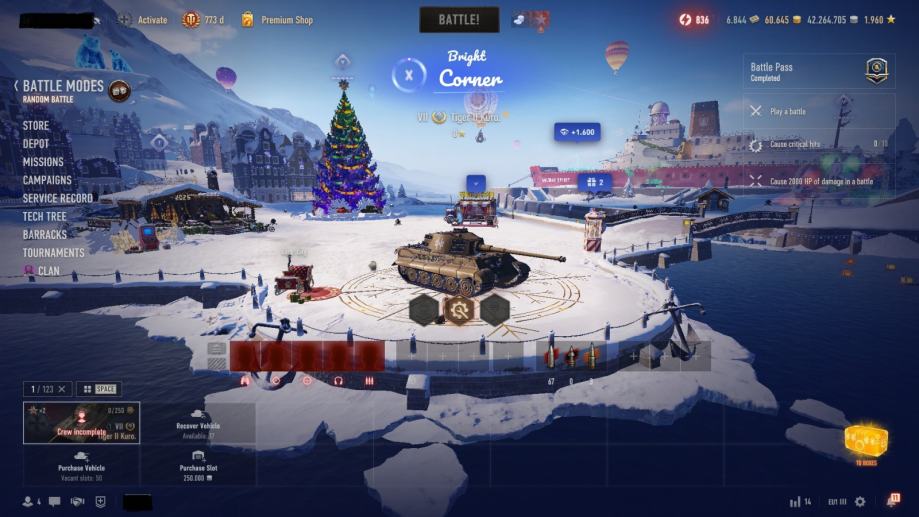Image resolution: width=919 pixels, height=517 pixels.
Task: Open the Store menu
Action: click(x=36, y=126)
